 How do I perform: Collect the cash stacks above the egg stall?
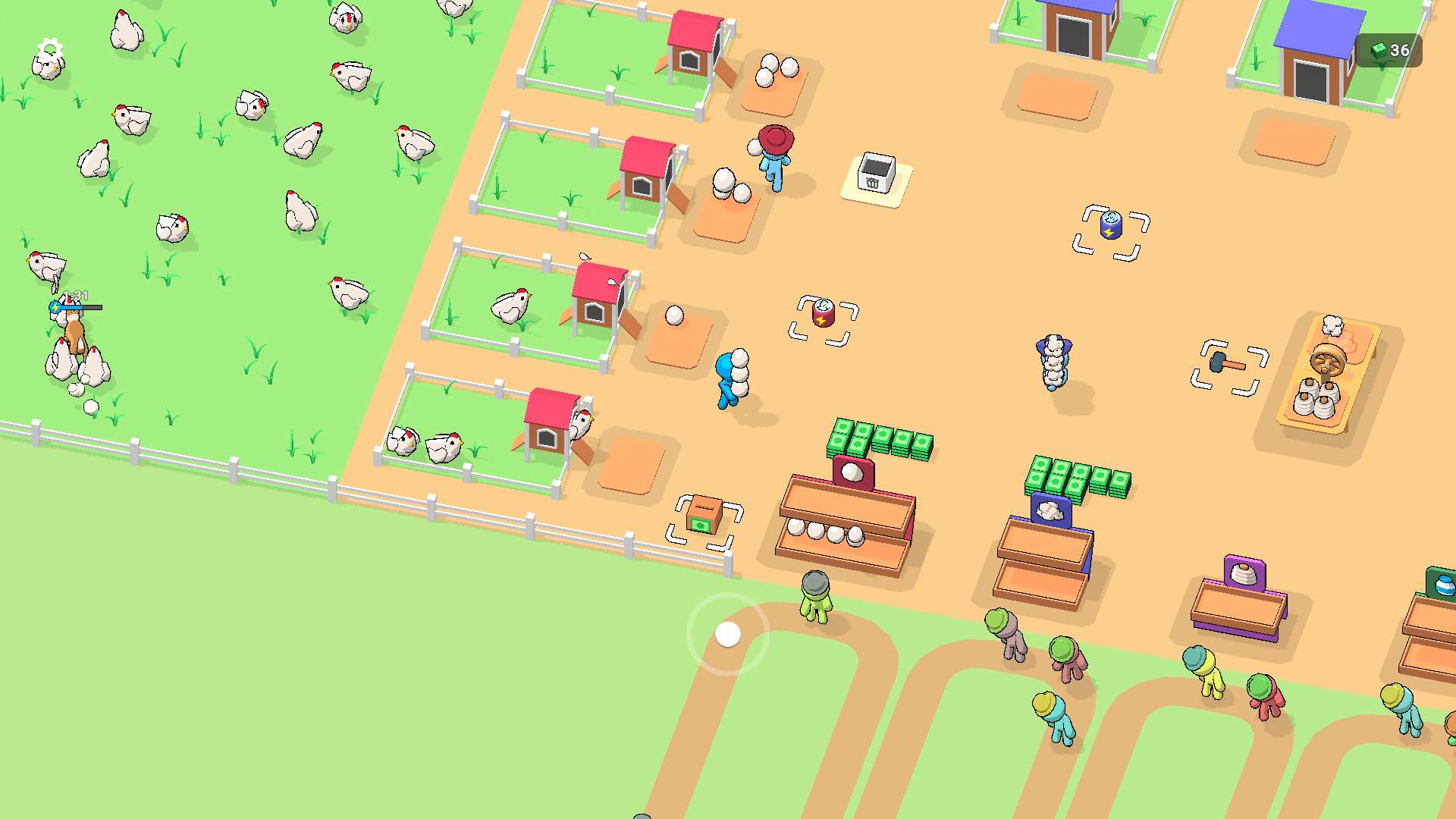(x=880, y=440)
